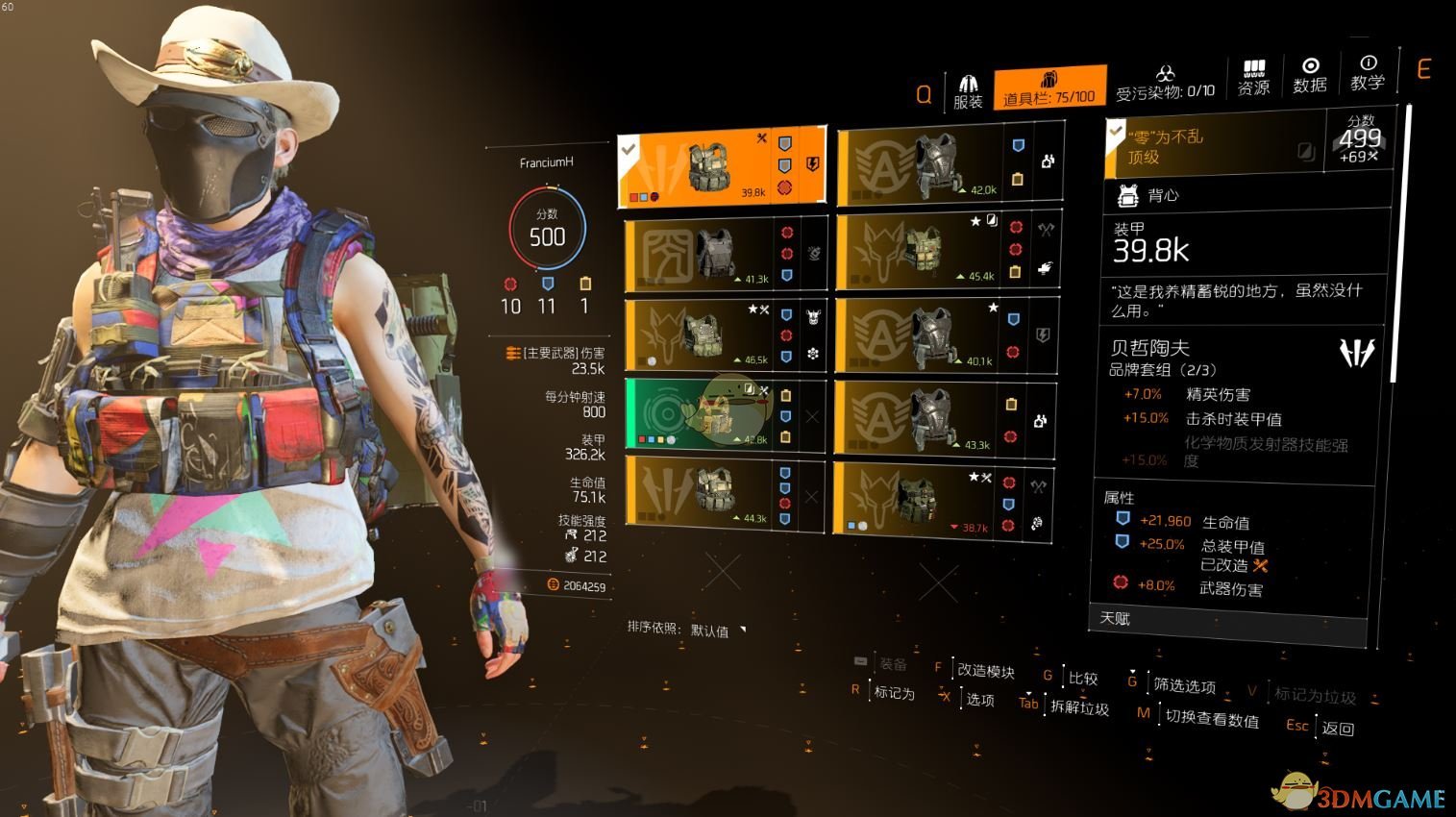The image size is (1456, 817).
Task: Select the equipped 39.8k armor vest
Action: (721, 167)
